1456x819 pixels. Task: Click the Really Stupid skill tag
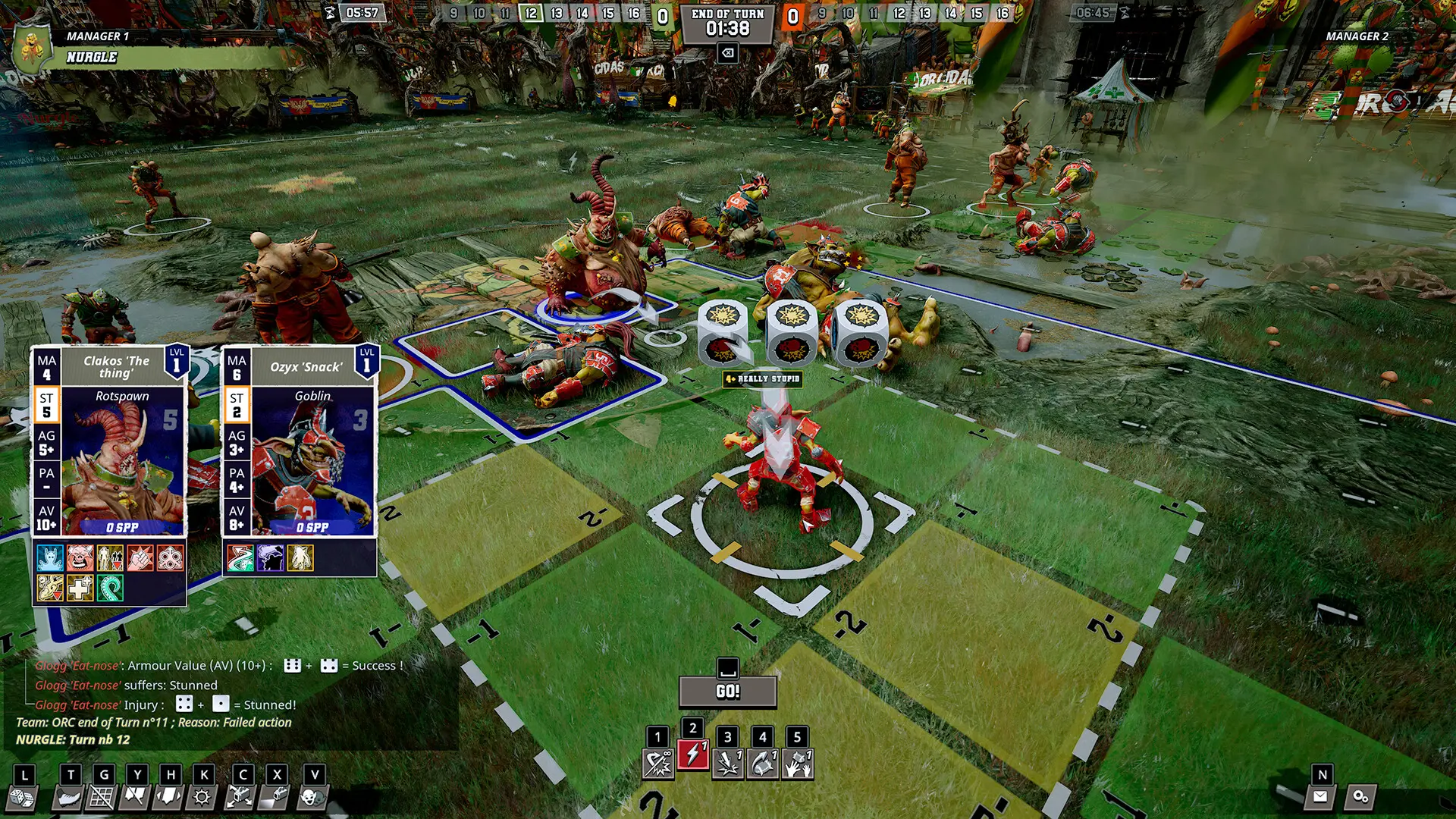(x=762, y=378)
